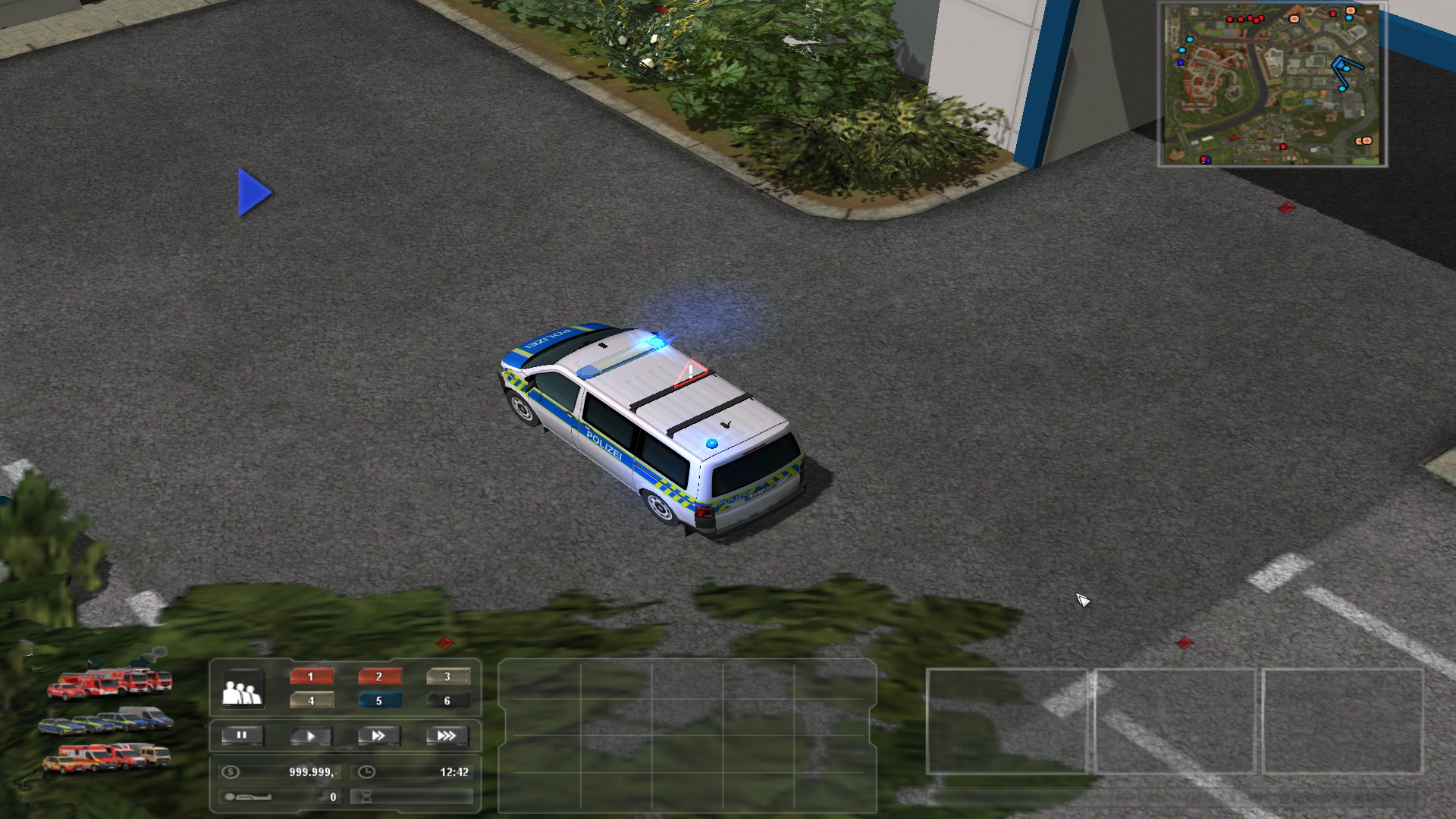
Task: Set game speed to normal play
Action: tap(310, 736)
